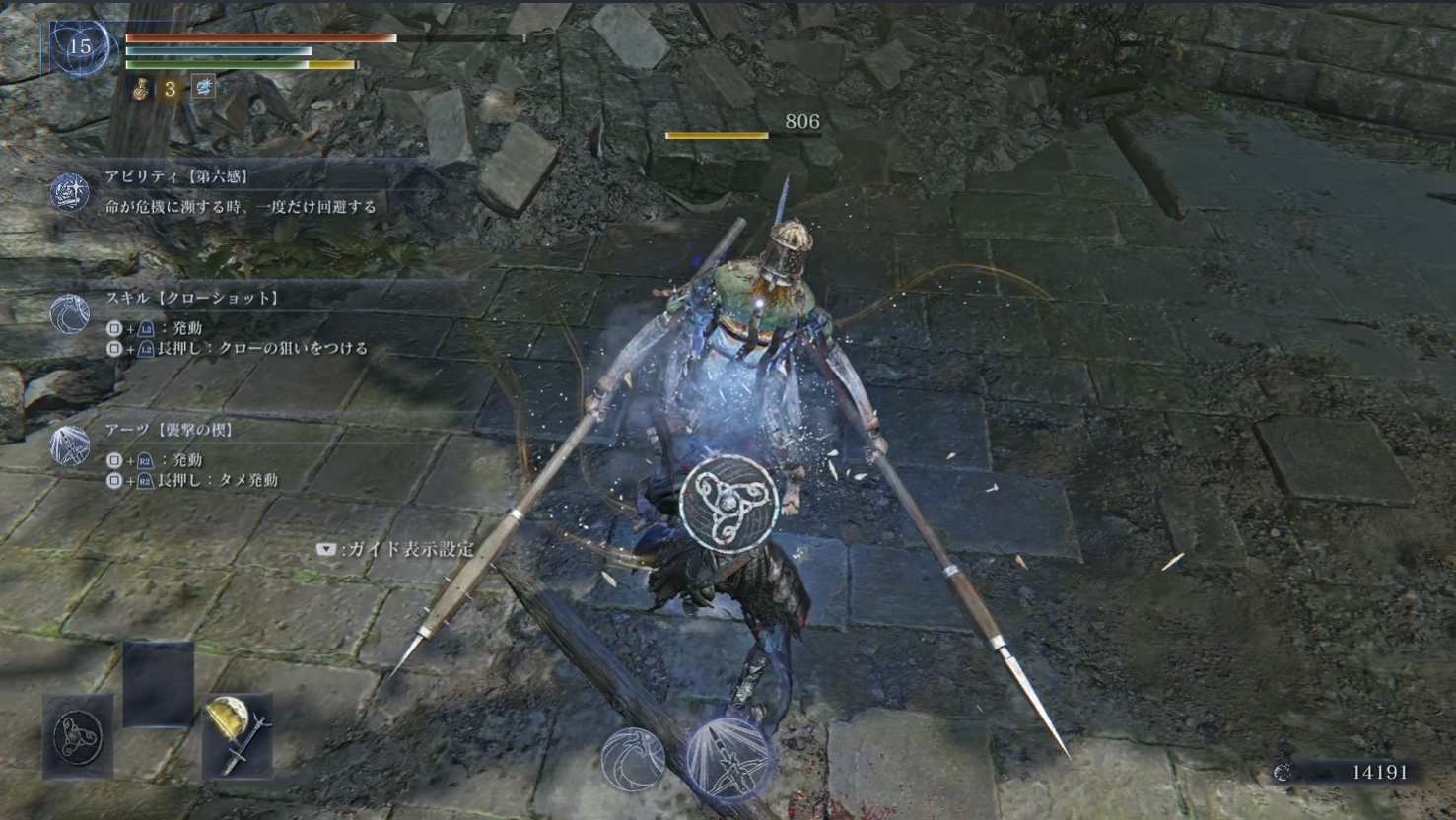This screenshot has height=820, width=1456.
Task: Select the golden axe weapon slot
Action: coord(237,734)
